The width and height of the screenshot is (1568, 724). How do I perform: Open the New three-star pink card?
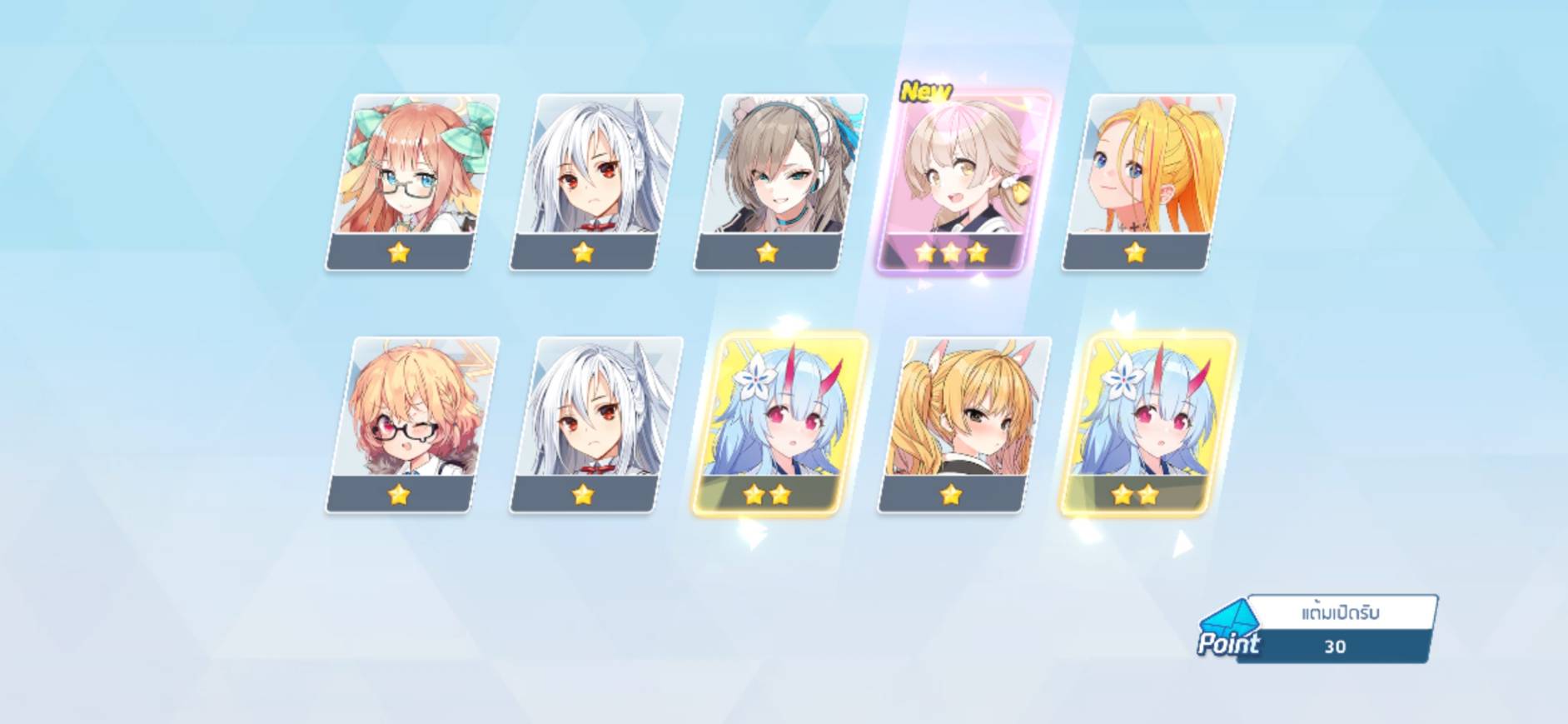(x=963, y=182)
